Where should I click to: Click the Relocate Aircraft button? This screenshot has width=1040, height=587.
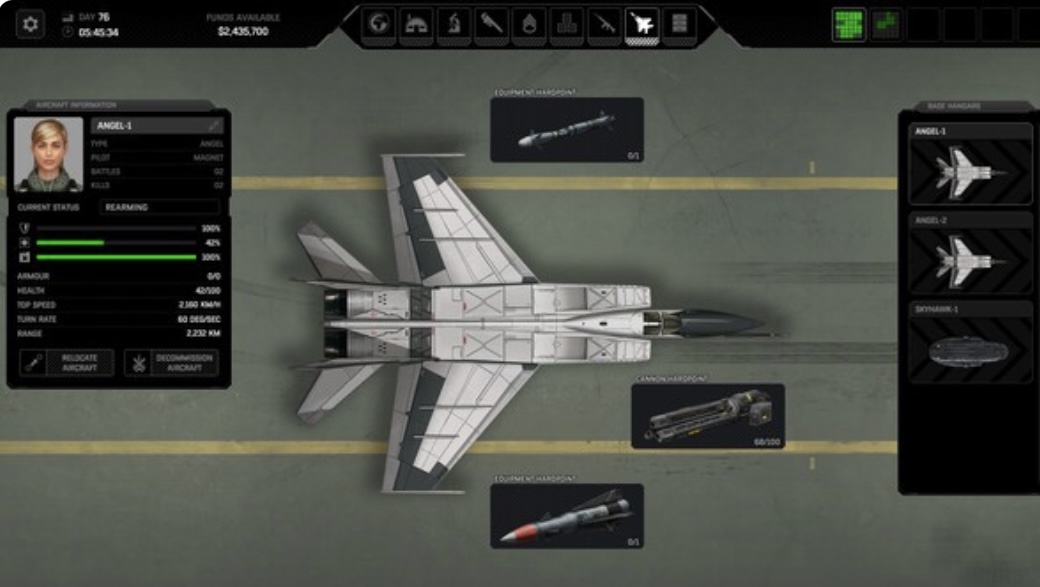click(x=67, y=363)
